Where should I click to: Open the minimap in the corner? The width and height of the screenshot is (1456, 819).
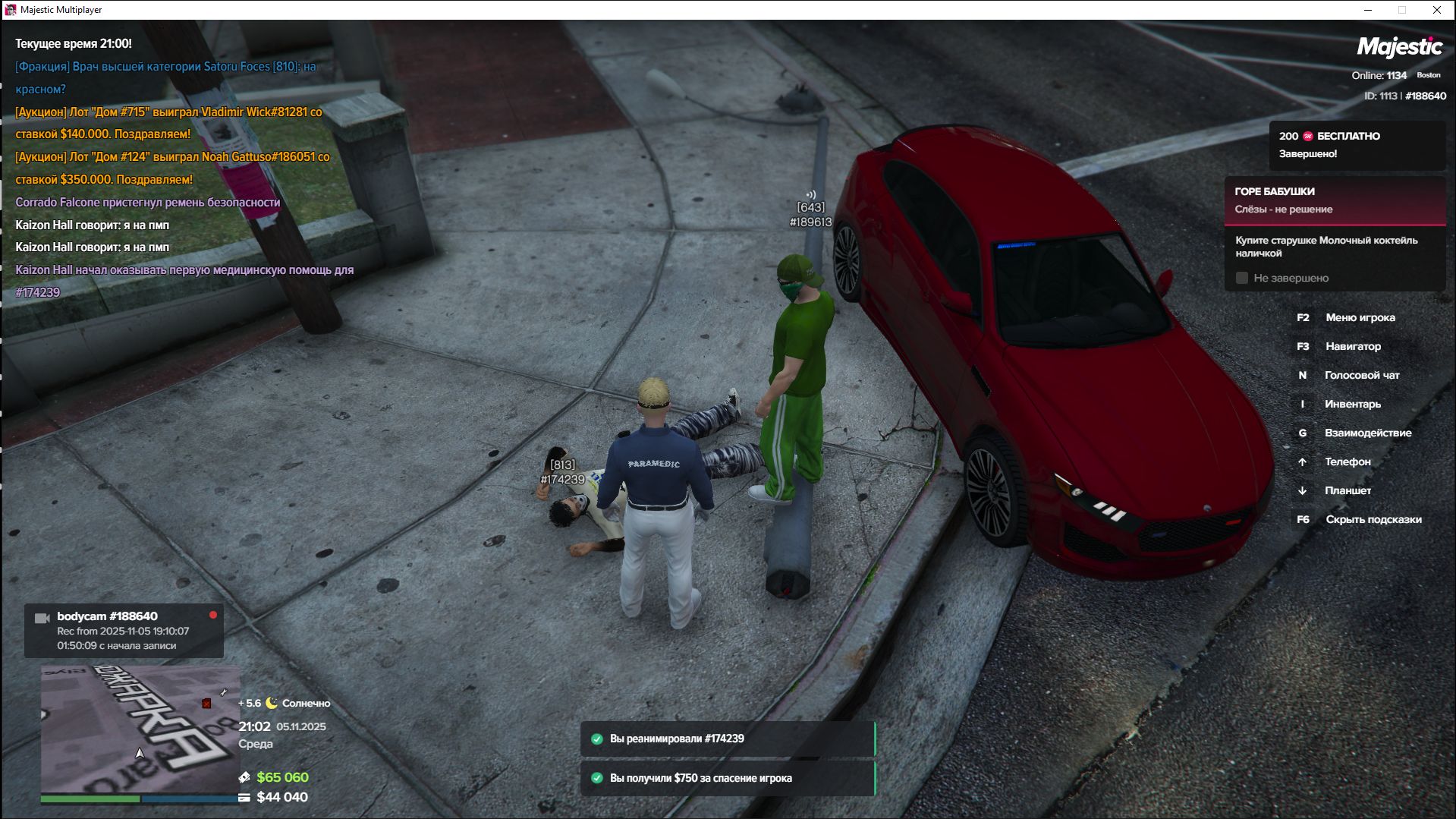click(140, 729)
